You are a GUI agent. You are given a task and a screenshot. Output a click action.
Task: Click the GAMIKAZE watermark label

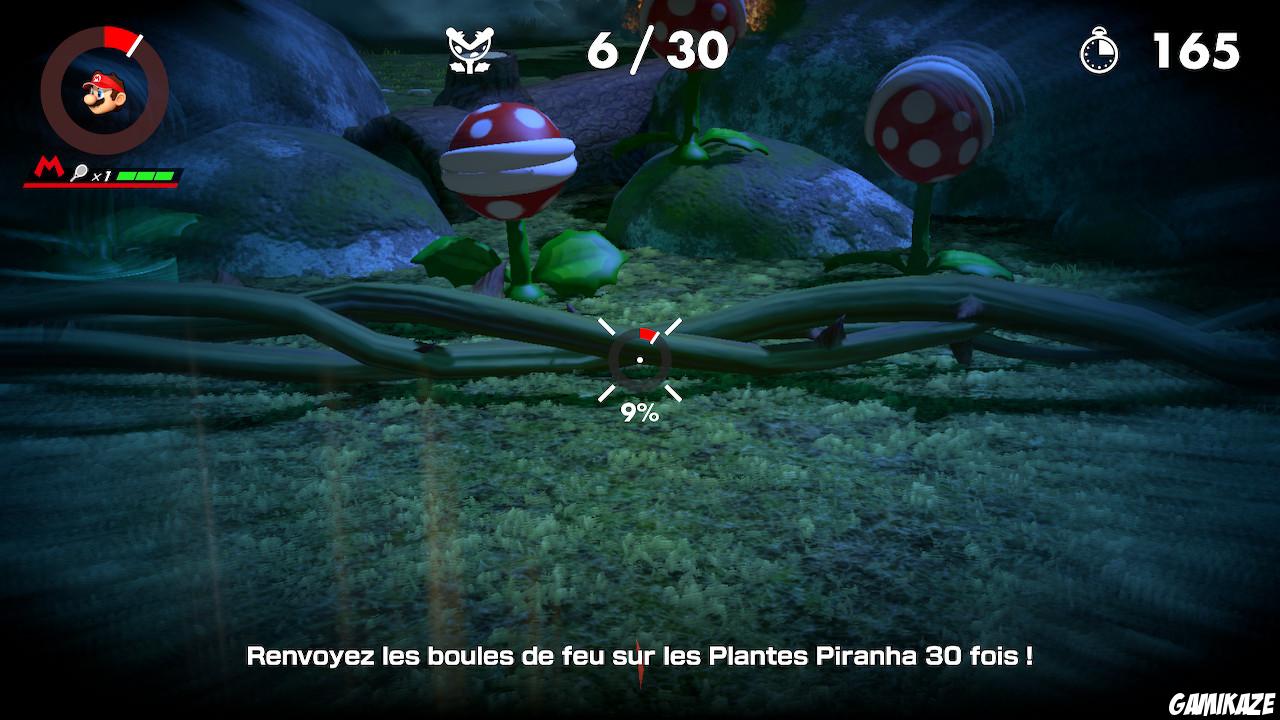[1223, 704]
